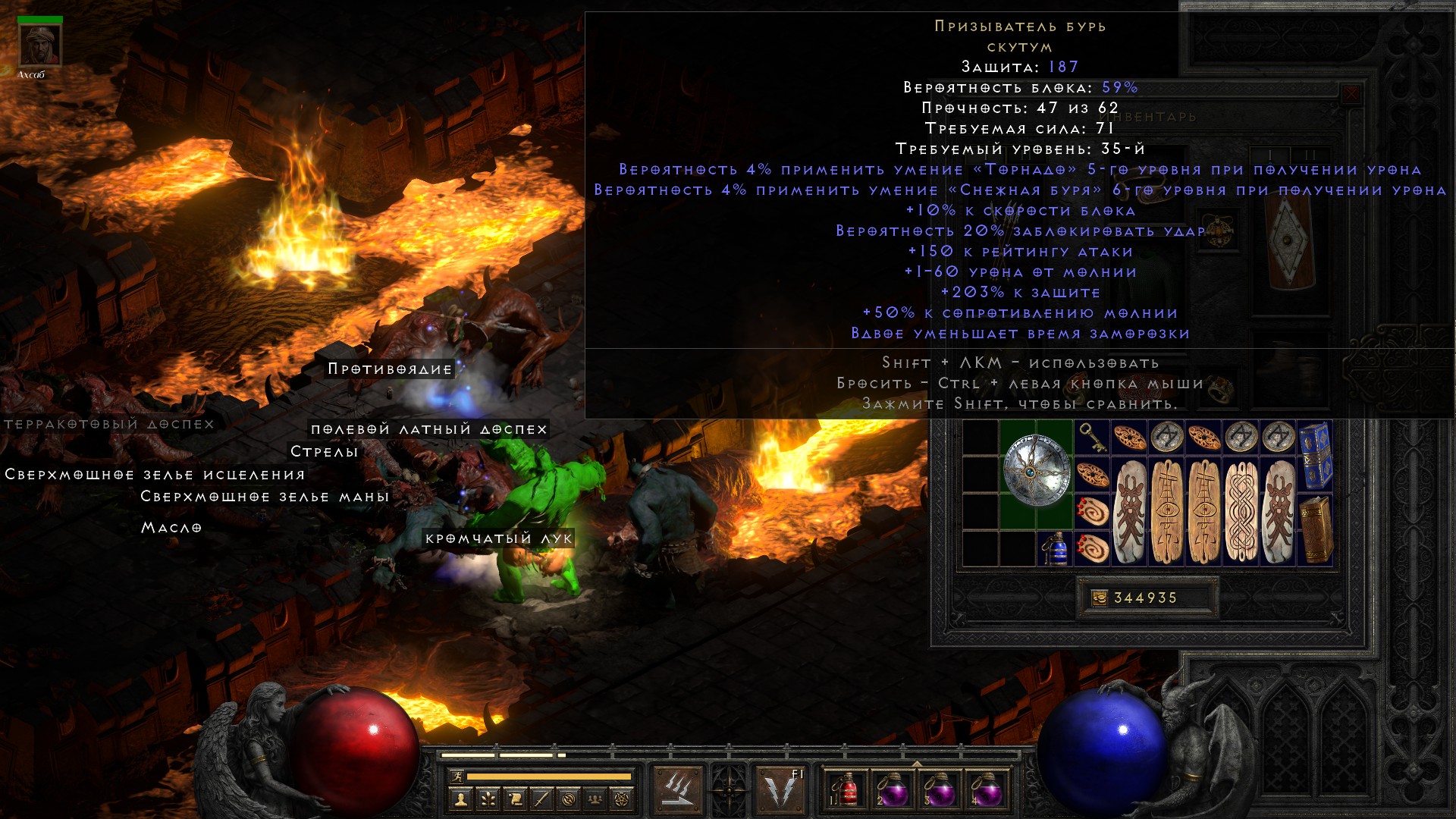Select the blue potion flask in inventory
Screen dimensions: 1456x819
pos(1055,549)
